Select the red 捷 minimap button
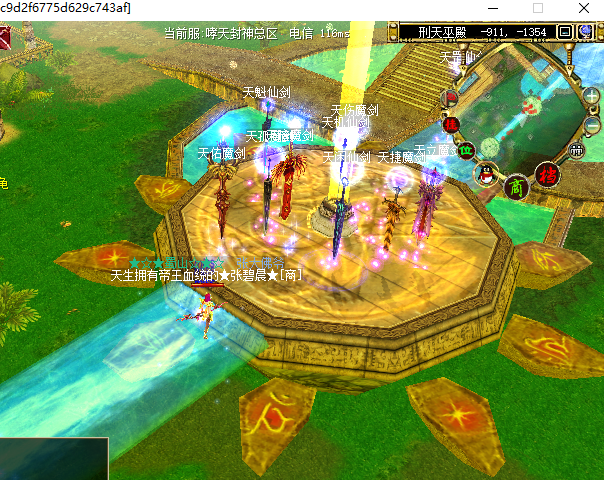The height and width of the screenshot is (480, 604). [452, 124]
